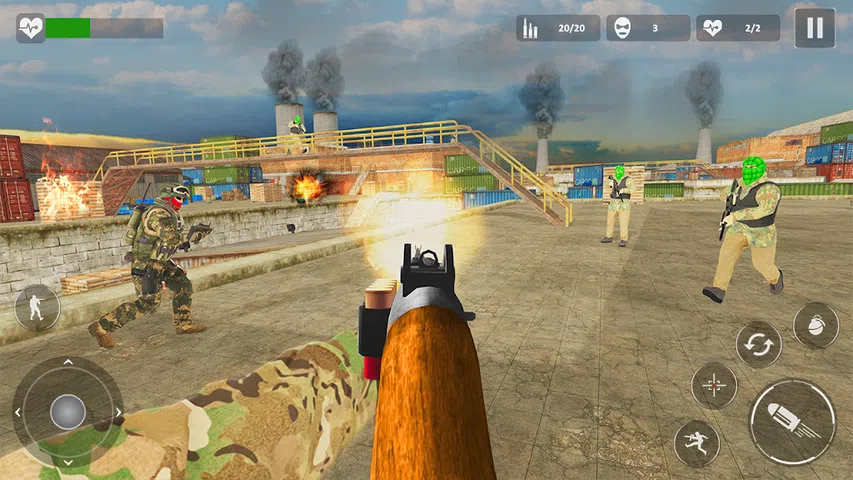This screenshot has height=480, width=853.
Task: Toggle the crosshair aim button
Action: (714, 385)
